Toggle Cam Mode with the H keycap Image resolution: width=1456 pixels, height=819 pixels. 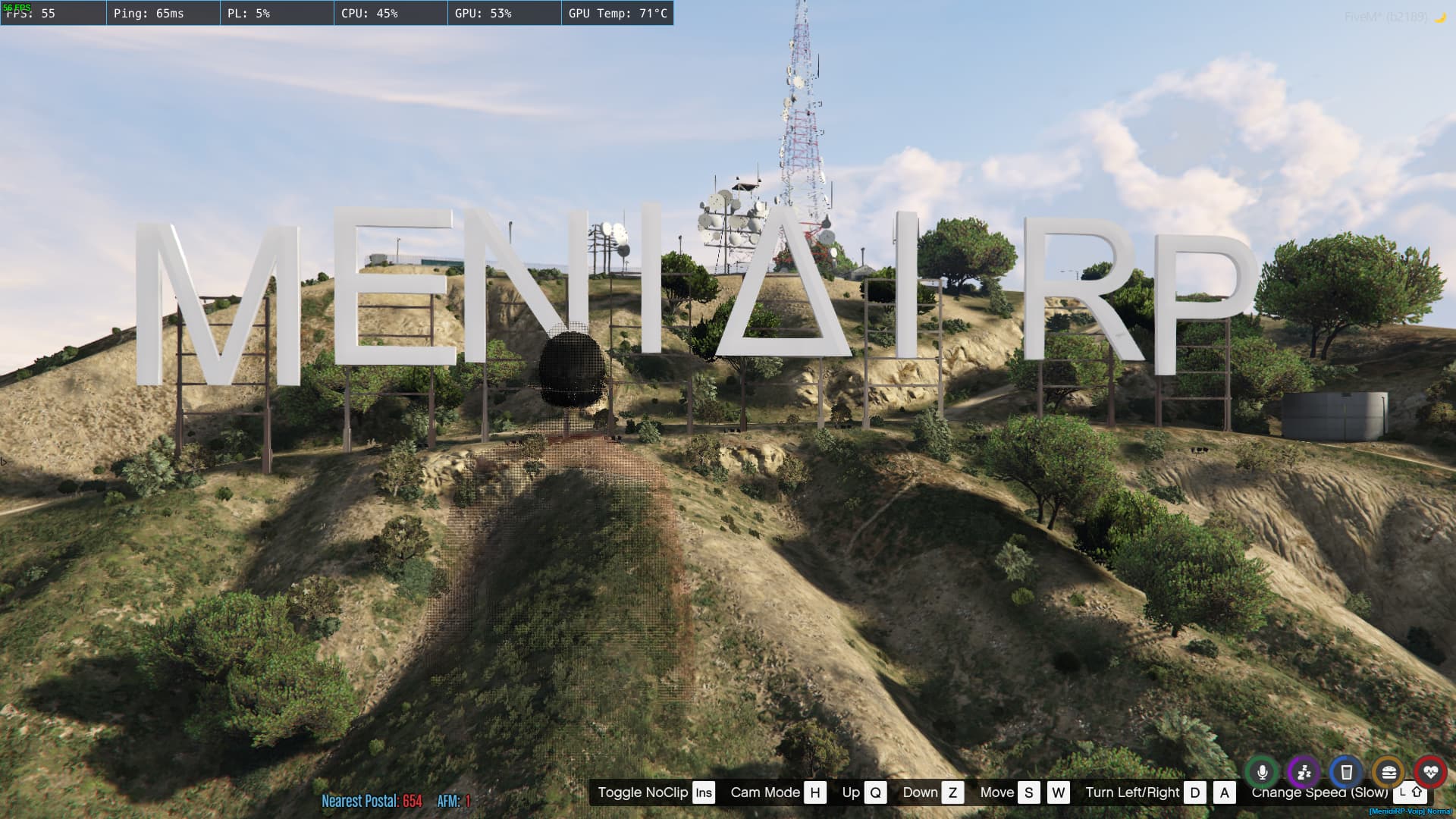coord(815,792)
